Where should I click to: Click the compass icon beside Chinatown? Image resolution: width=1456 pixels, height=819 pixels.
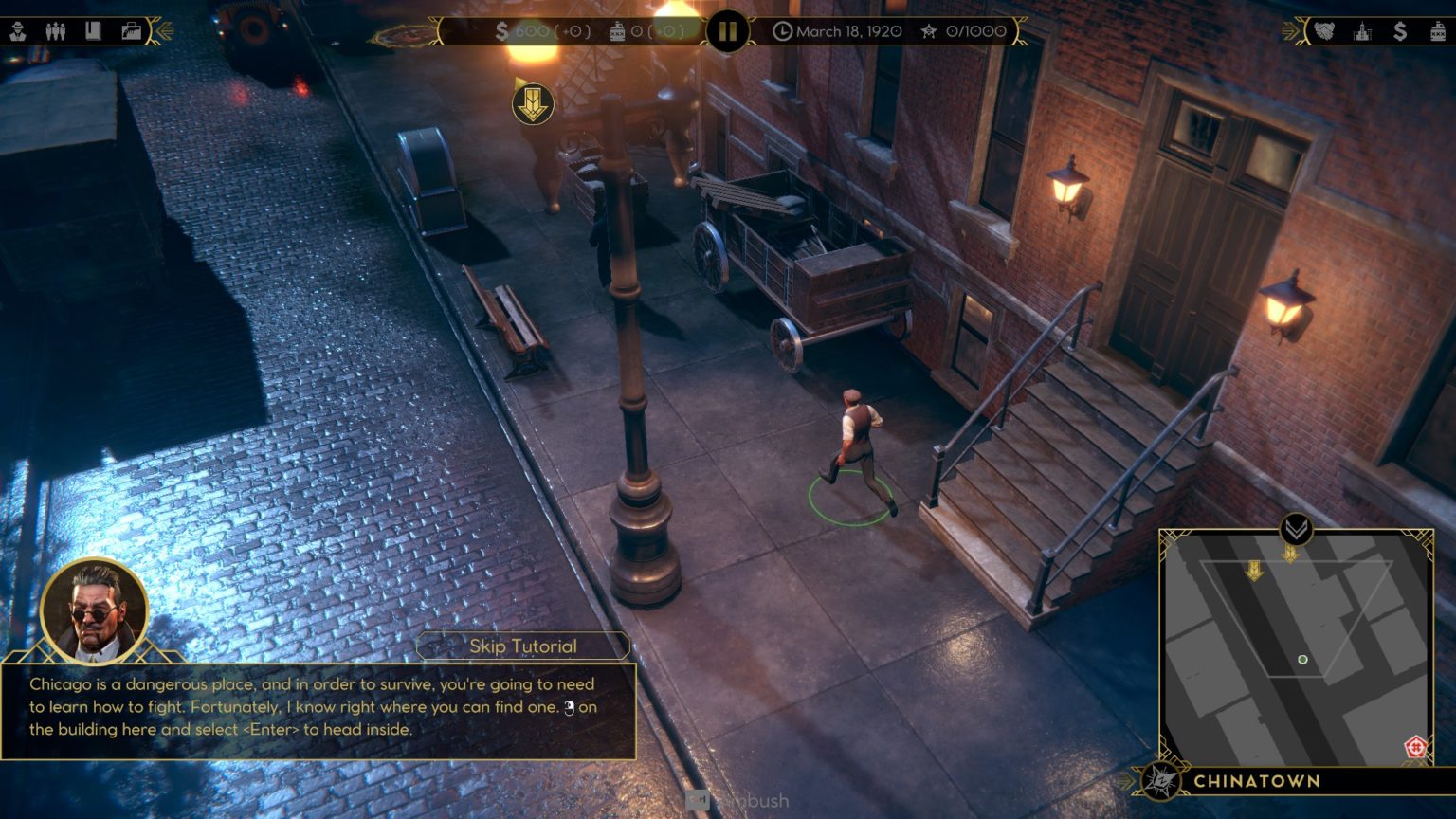[x=1160, y=780]
